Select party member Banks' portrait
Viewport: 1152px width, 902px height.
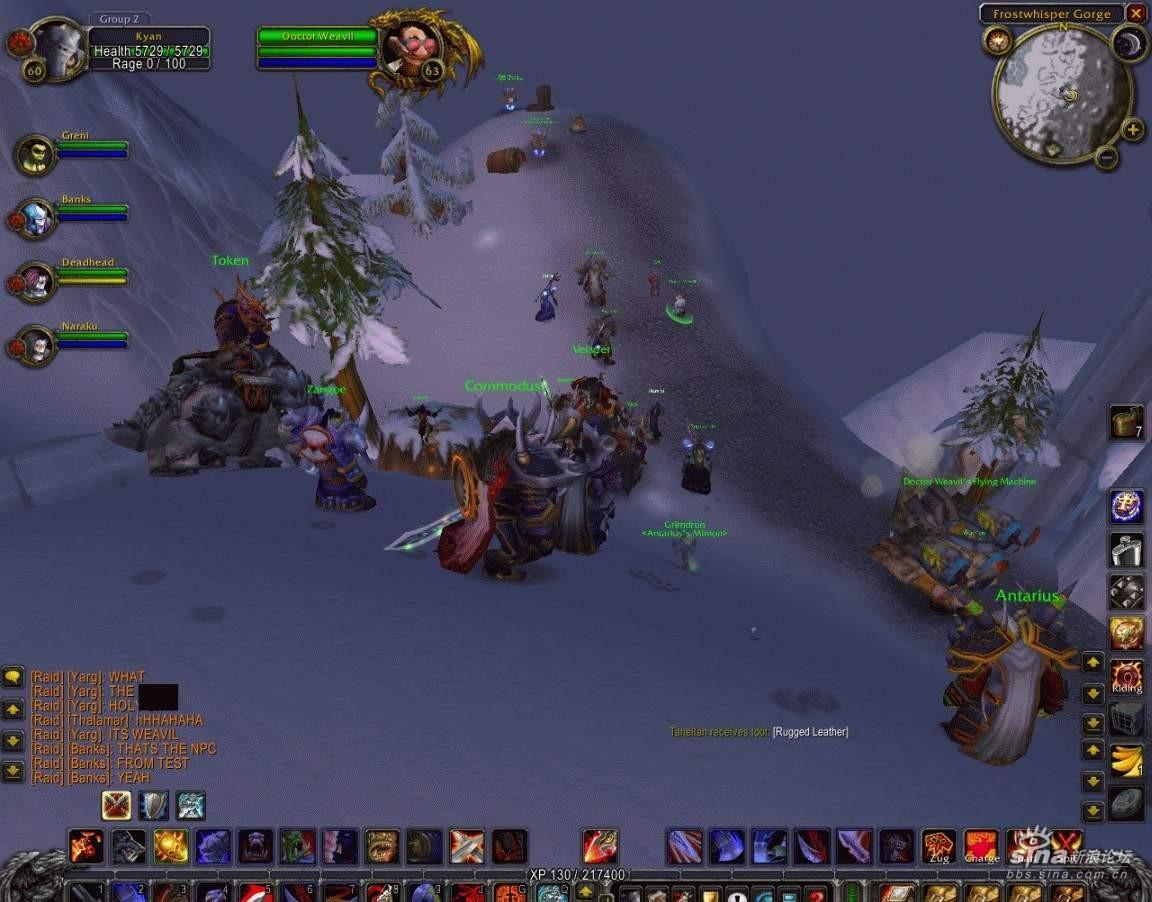(x=36, y=218)
